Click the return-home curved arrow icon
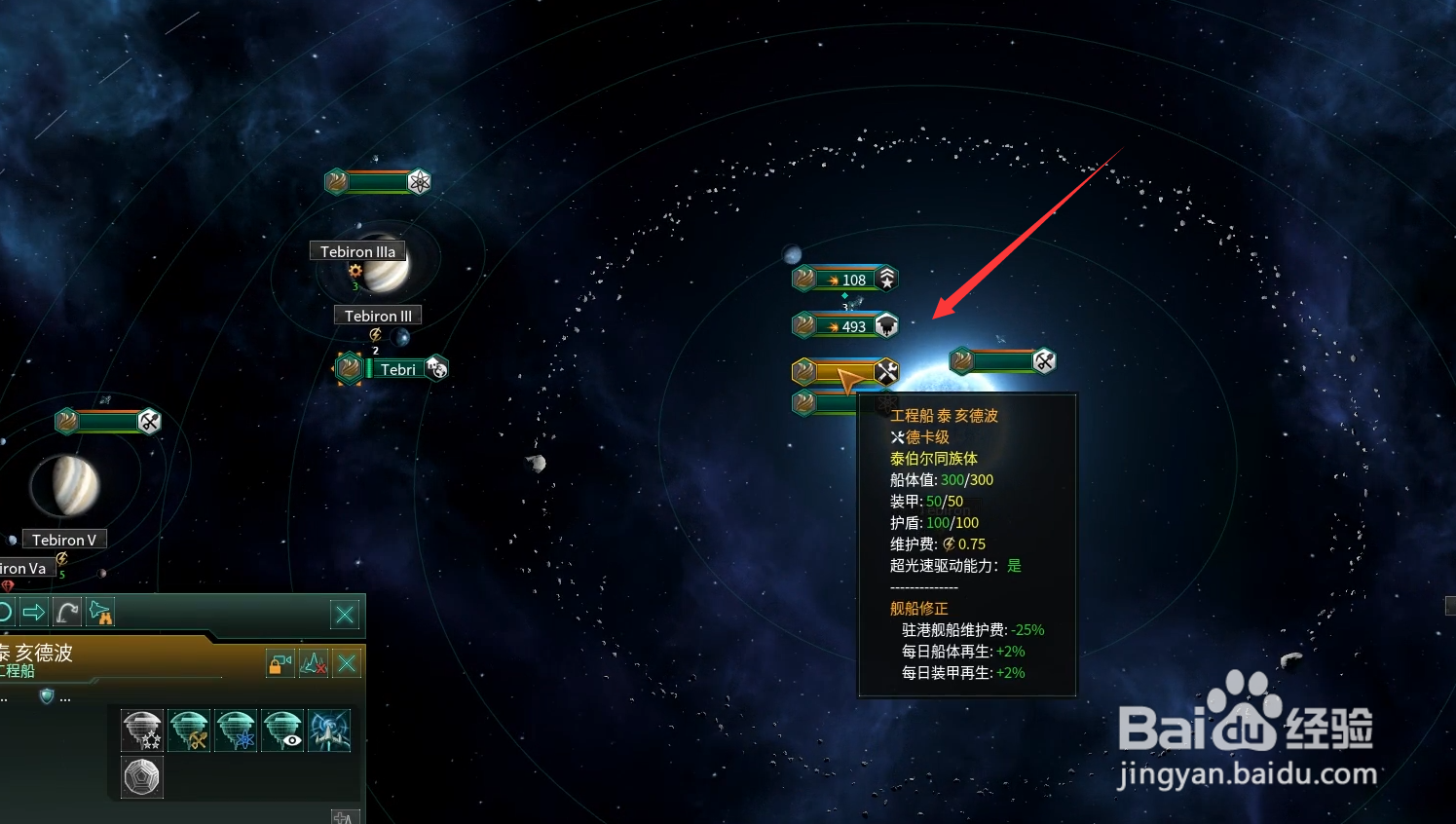1456x824 pixels. tap(66, 612)
